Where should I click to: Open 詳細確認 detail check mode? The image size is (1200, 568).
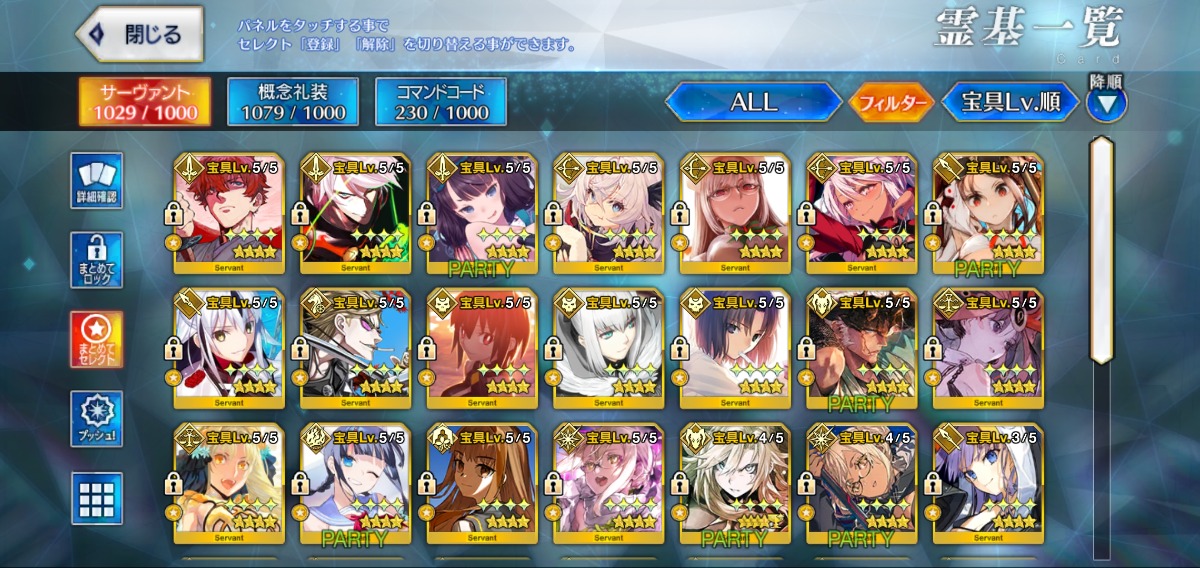coord(97,180)
